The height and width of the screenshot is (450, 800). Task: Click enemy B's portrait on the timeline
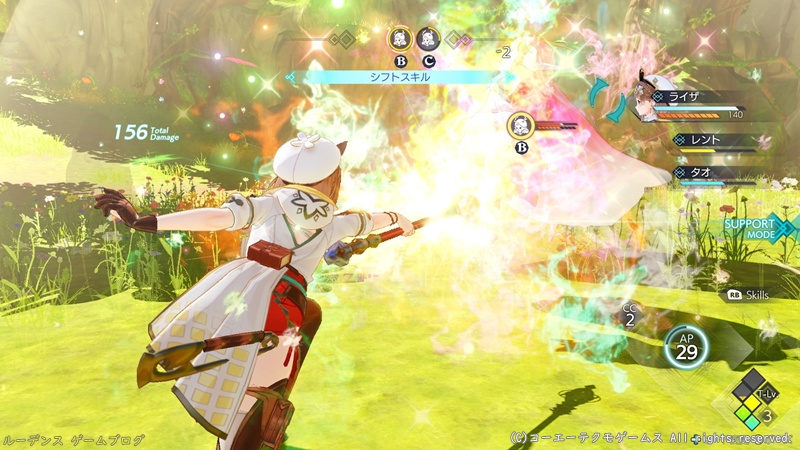[x=399, y=41]
